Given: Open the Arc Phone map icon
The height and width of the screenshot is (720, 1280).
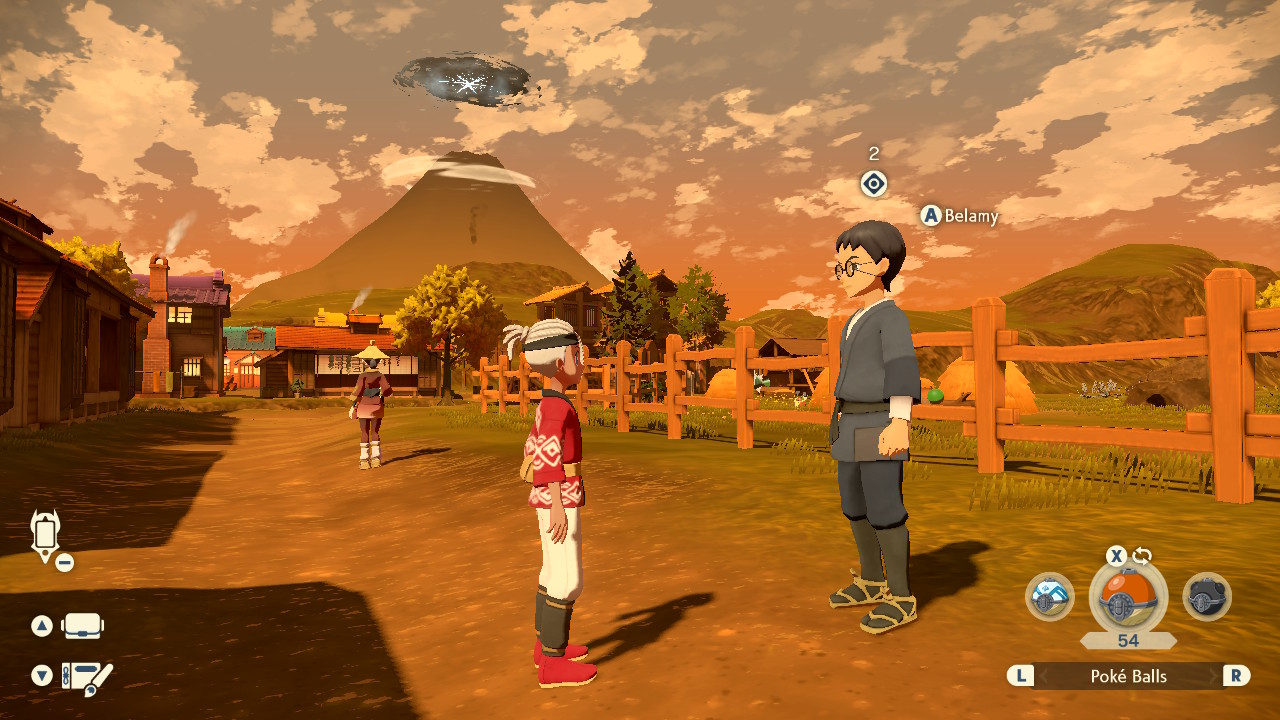Looking at the screenshot, I should coord(46,534).
